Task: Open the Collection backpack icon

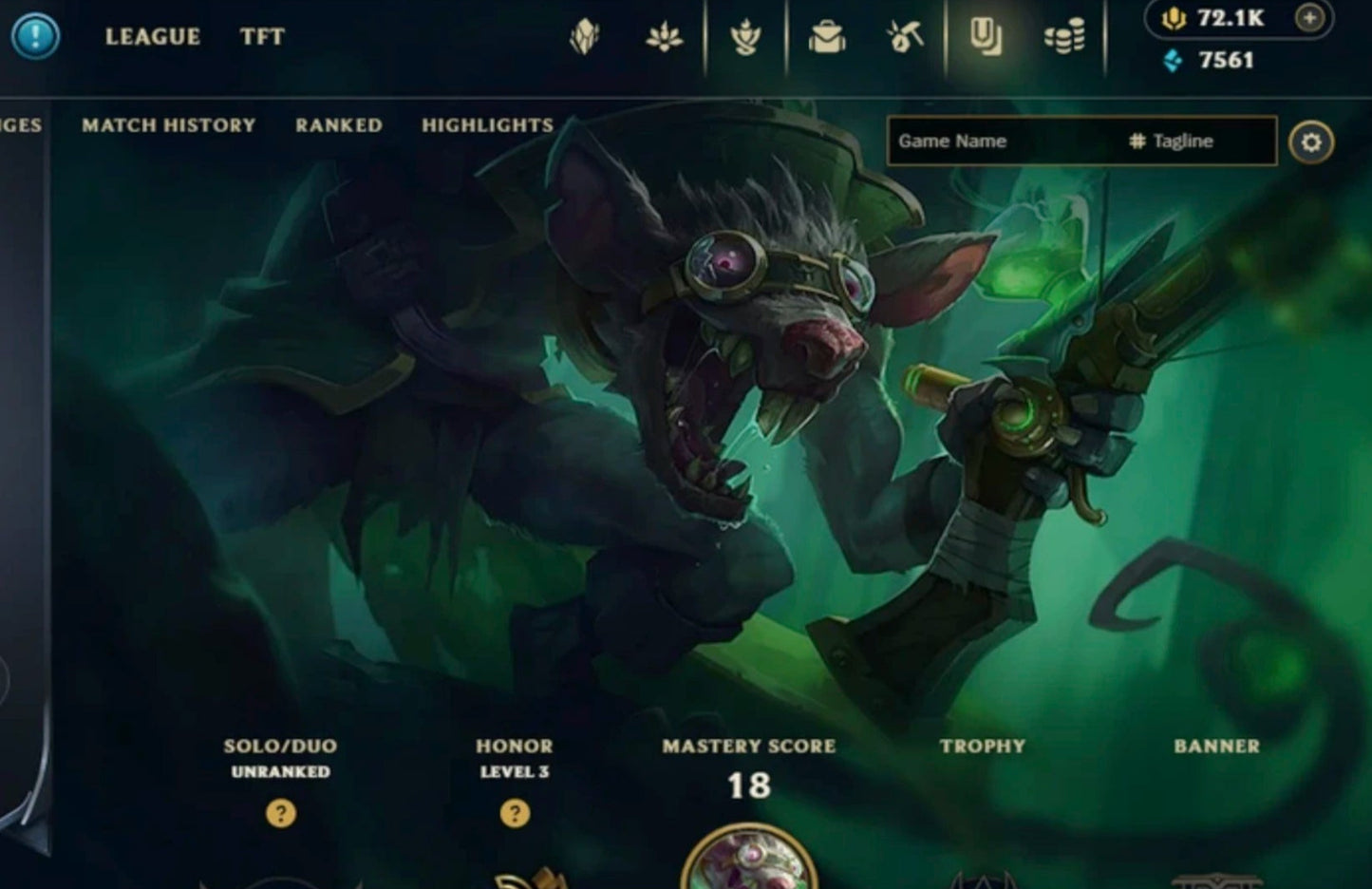Action: (828, 38)
